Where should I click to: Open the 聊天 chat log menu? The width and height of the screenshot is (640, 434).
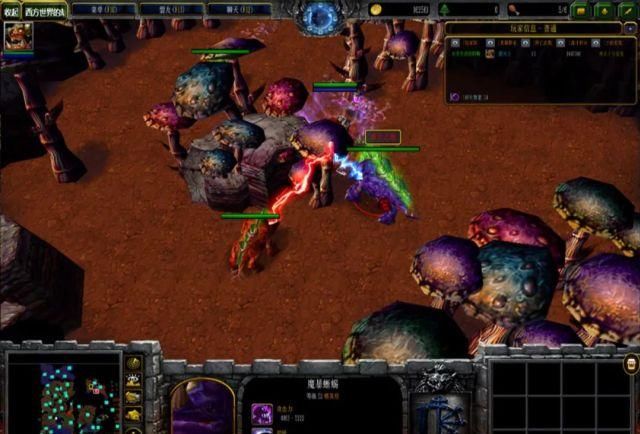point(237,9)
